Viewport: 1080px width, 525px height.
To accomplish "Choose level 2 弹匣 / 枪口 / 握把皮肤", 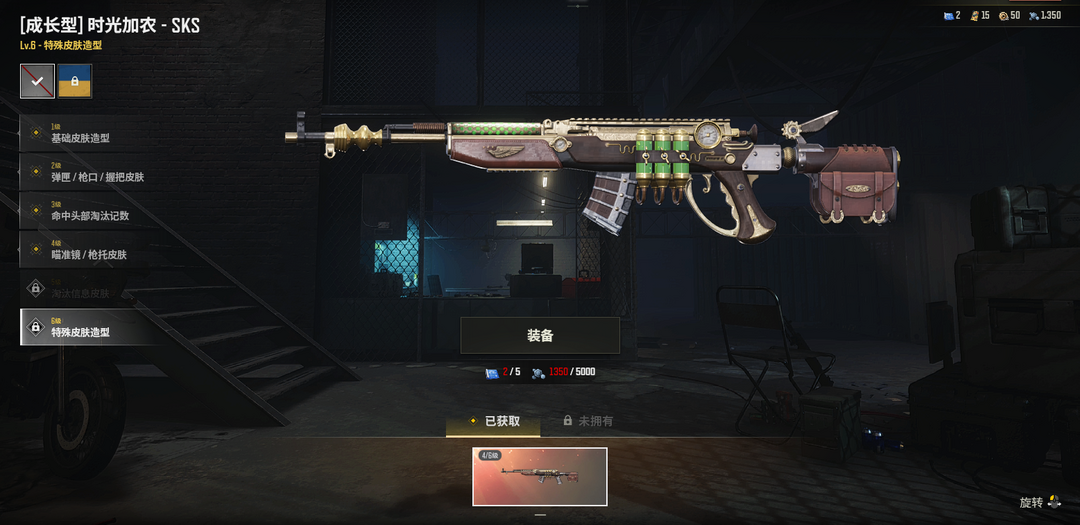I will pos(90,172).
